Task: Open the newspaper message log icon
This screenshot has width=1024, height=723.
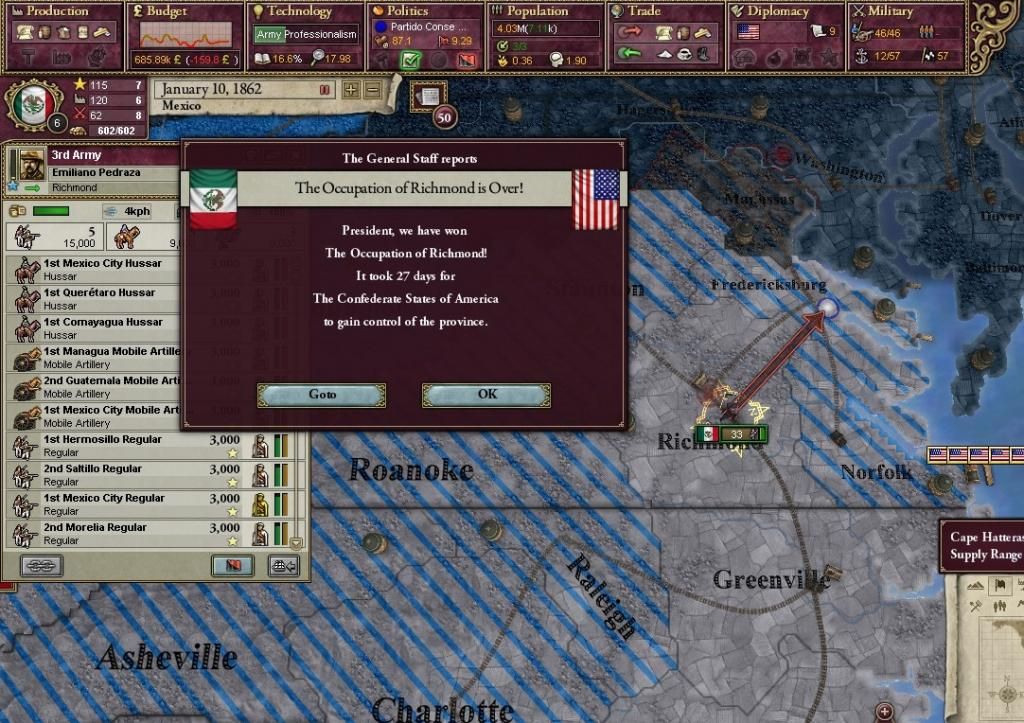Action: pyautogui.click(x=426, y=97)
